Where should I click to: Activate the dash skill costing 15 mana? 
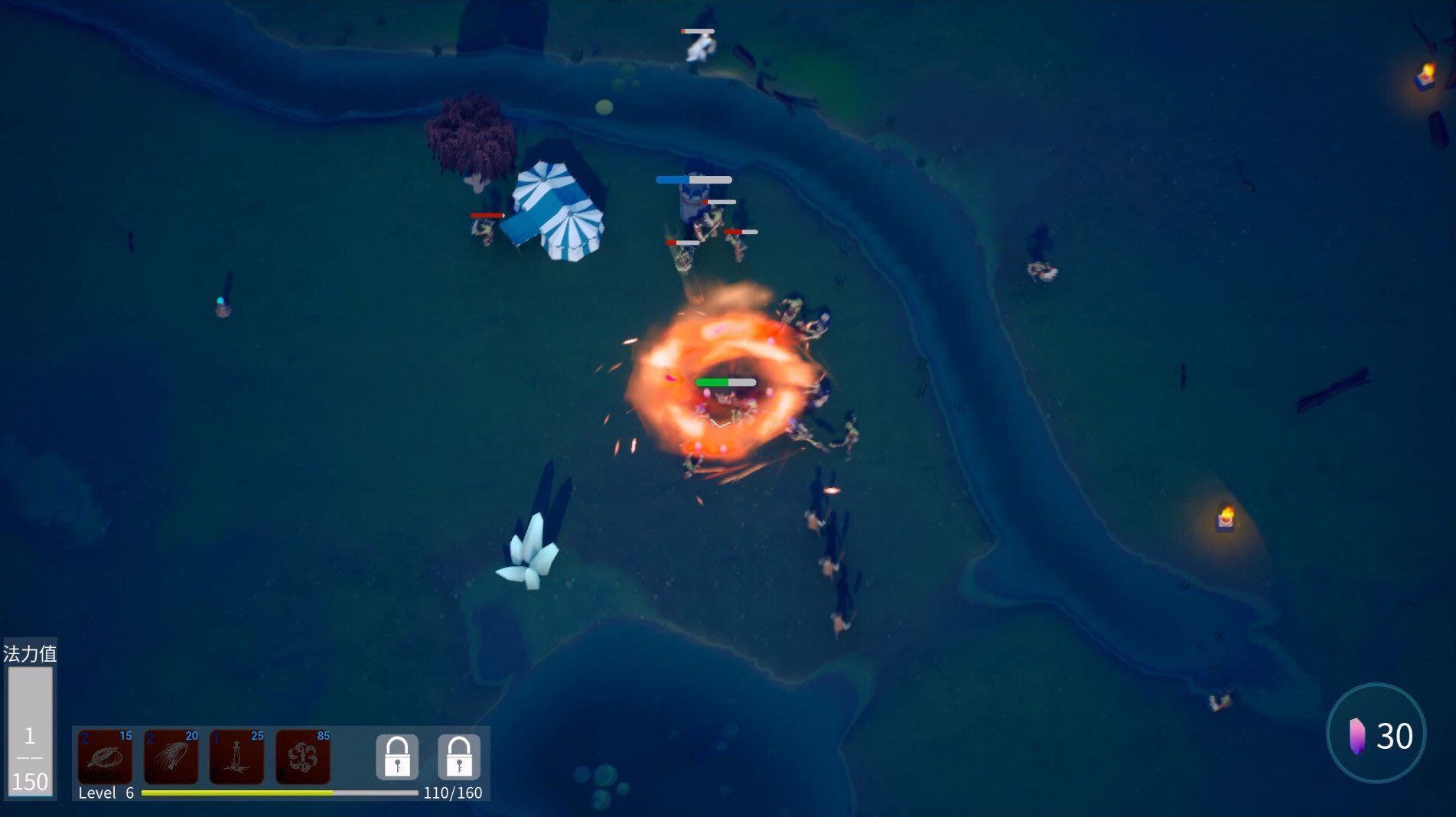pos(106,757)
